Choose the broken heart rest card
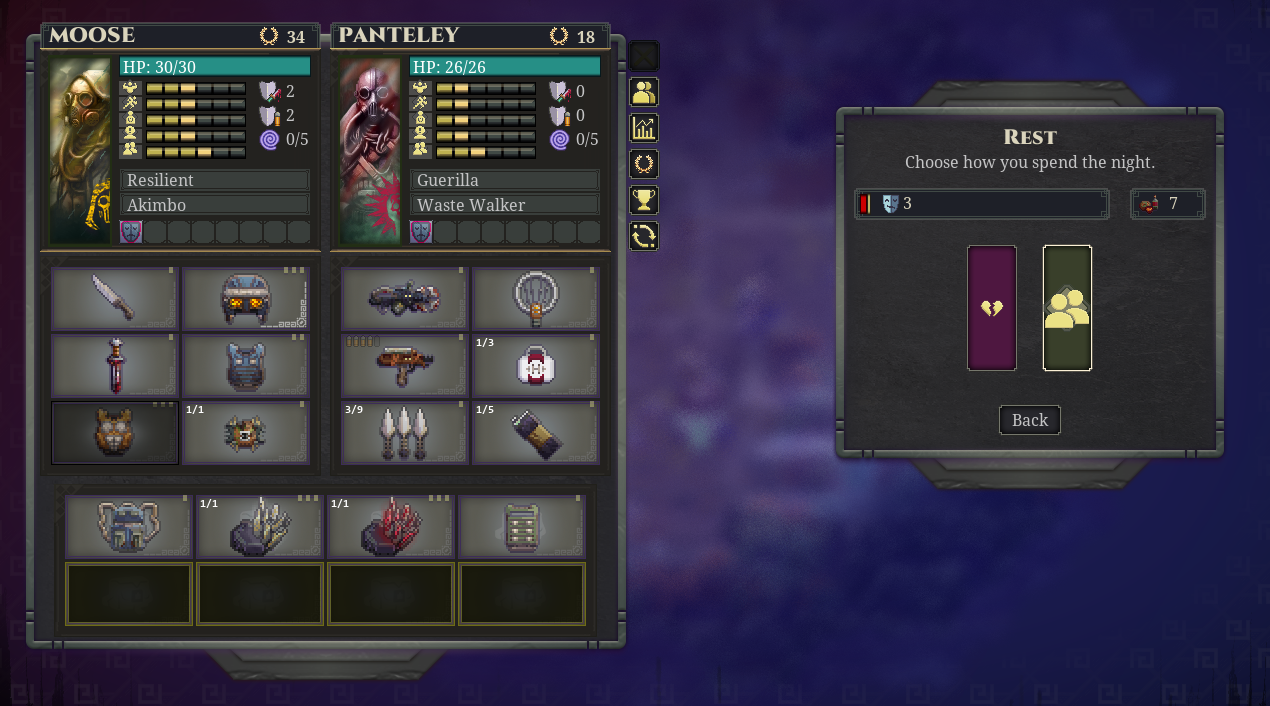Viewport: 1270px width, 706px height. click(x=992, y=308)
